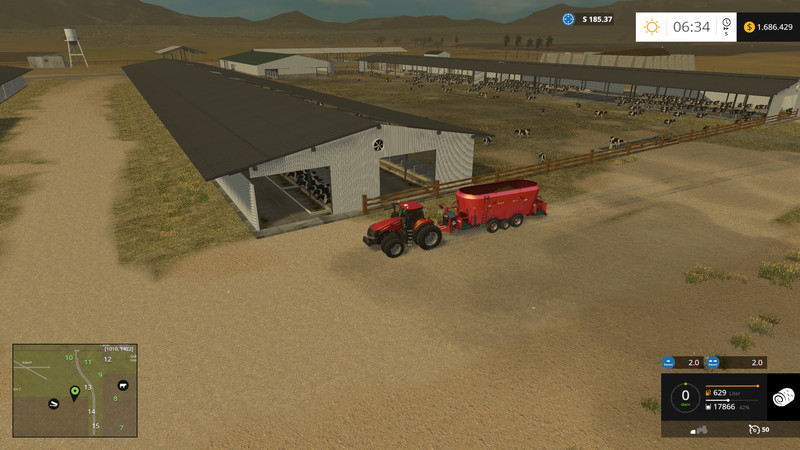Click the green player marker on the minimap
The width and height of the screenshot is (800, 450).
pyautogui.click(x=74, y=390)
